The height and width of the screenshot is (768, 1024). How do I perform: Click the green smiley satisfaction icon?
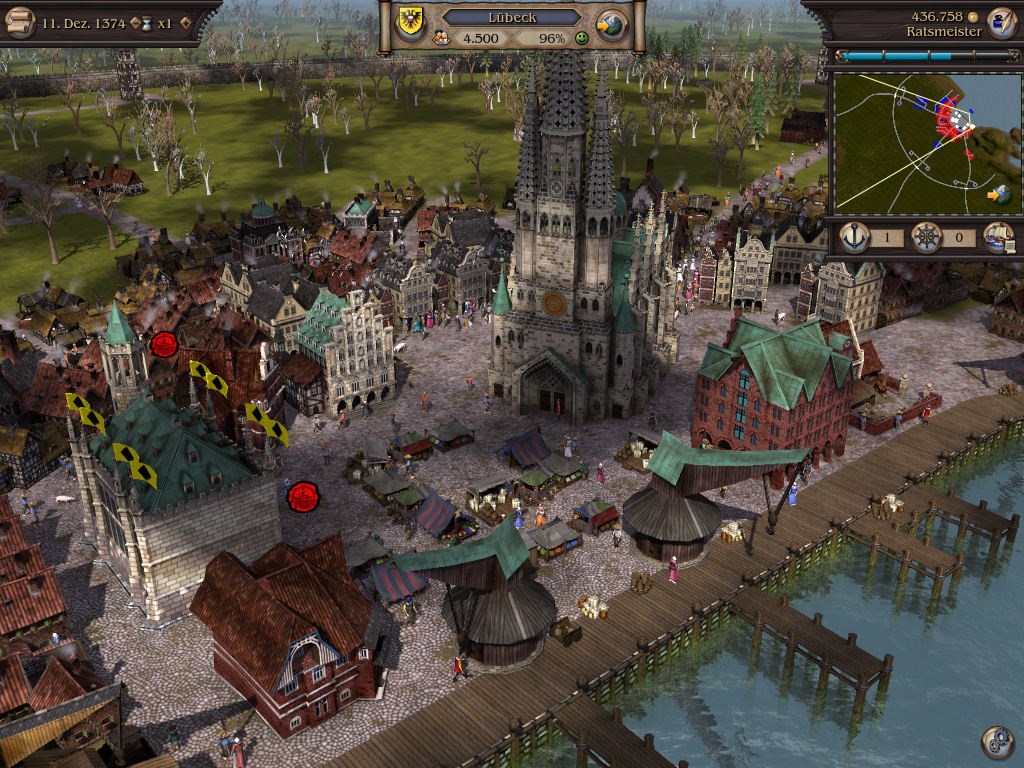[582, 38]
